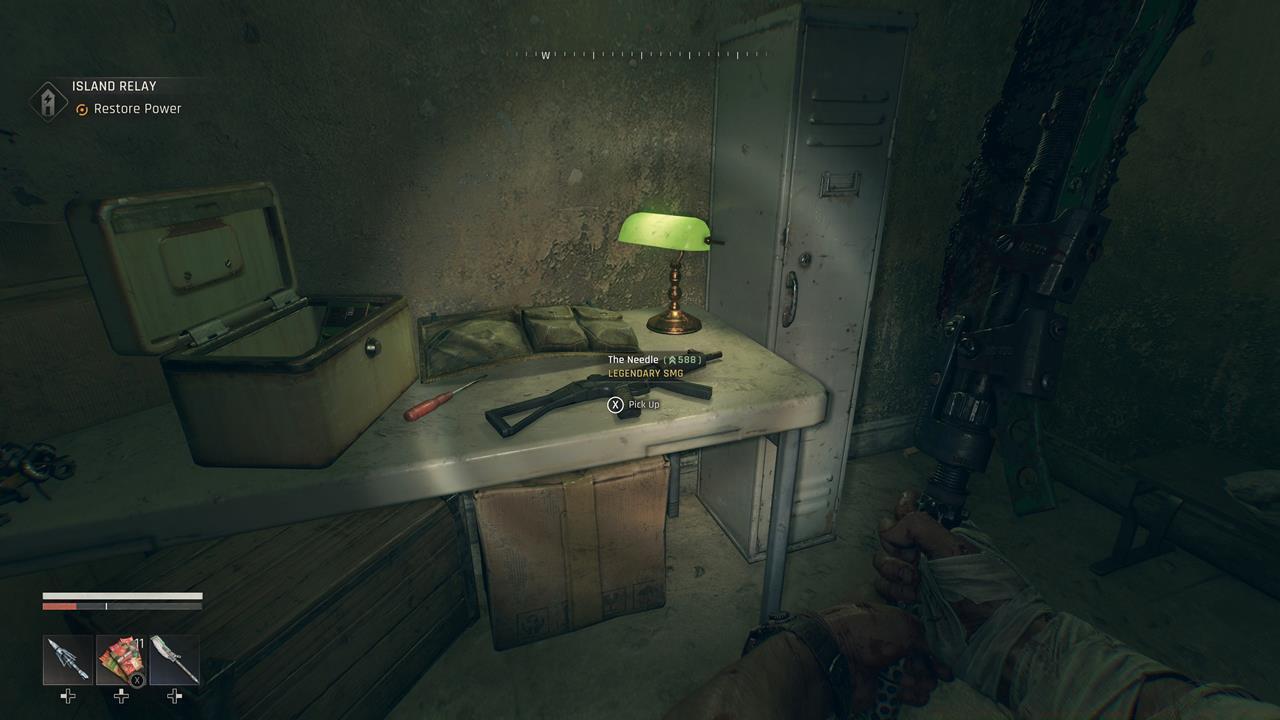1280x720 pixels.
Task: Click the 588 power rating value
Action: coord(687,358)
